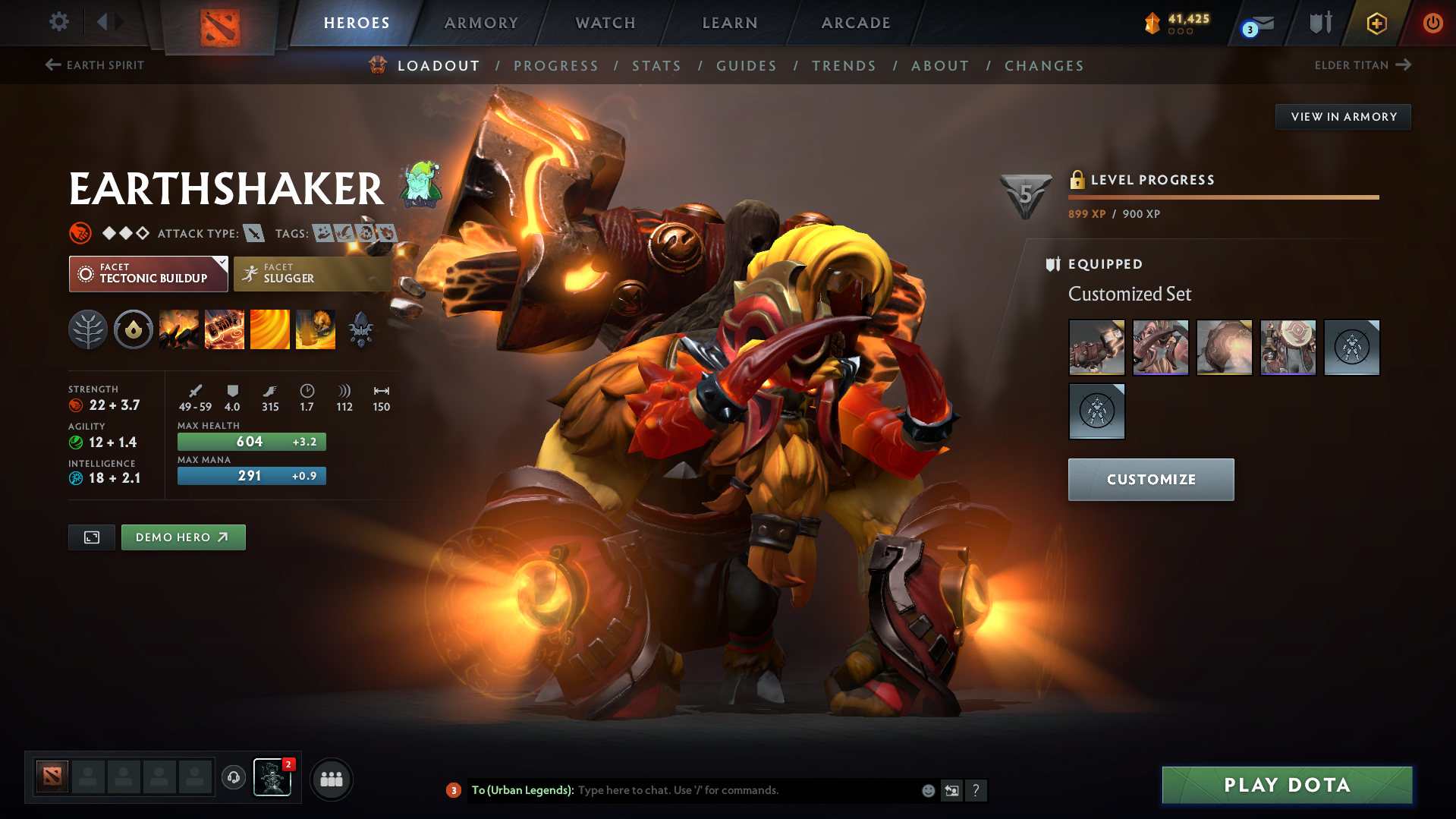Click the talent tree icon
The height and width of the screenshot is (819, 1456).
pos(87,329)
